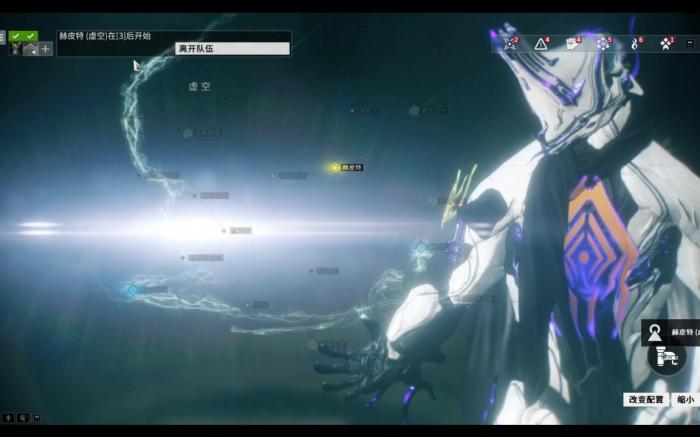Open the small menu icon beside the squad panel
The image size is (700, 437).
tap(3, 37)
